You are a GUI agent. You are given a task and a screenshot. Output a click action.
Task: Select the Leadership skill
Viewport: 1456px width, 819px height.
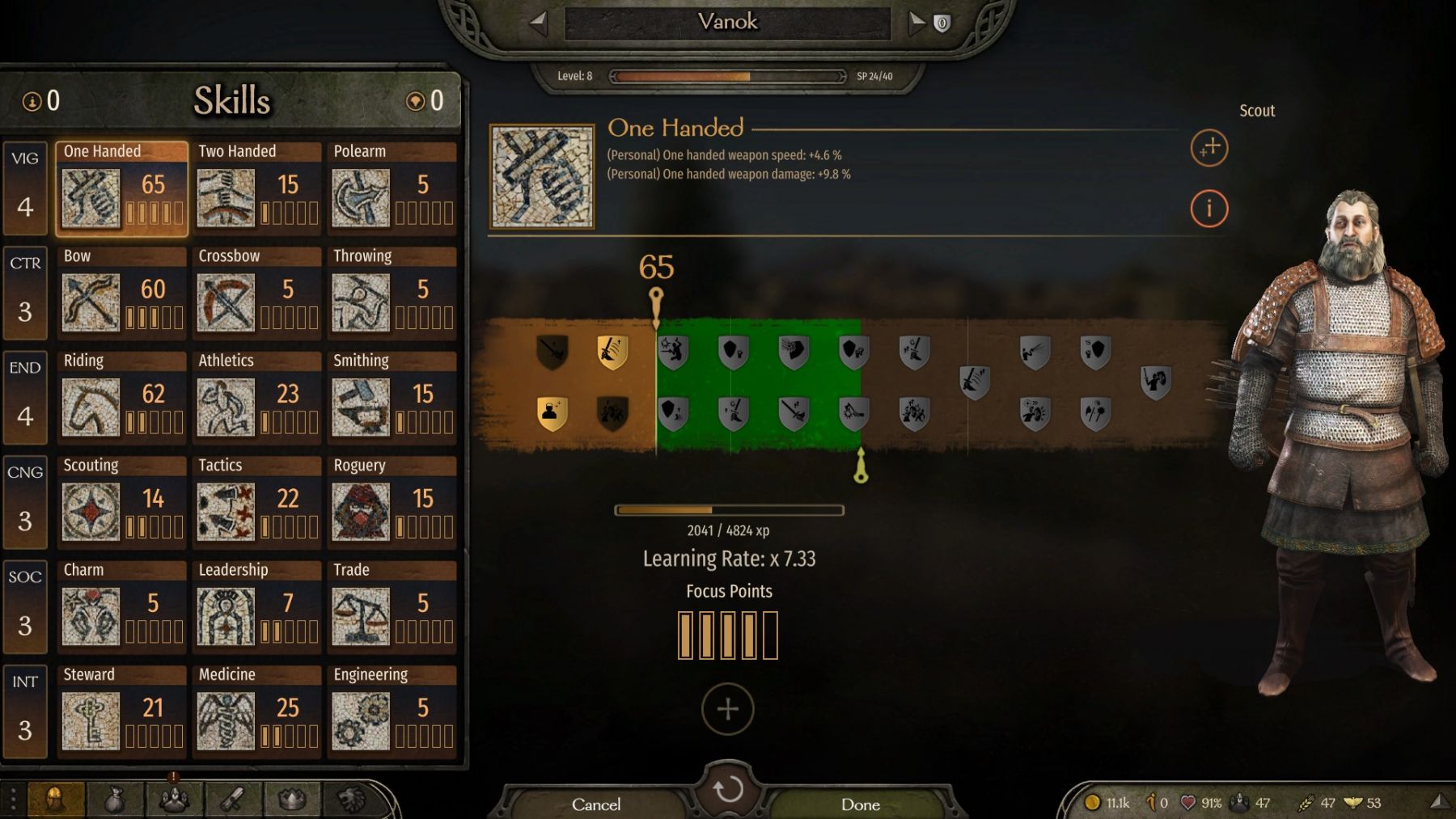[257, 607]
